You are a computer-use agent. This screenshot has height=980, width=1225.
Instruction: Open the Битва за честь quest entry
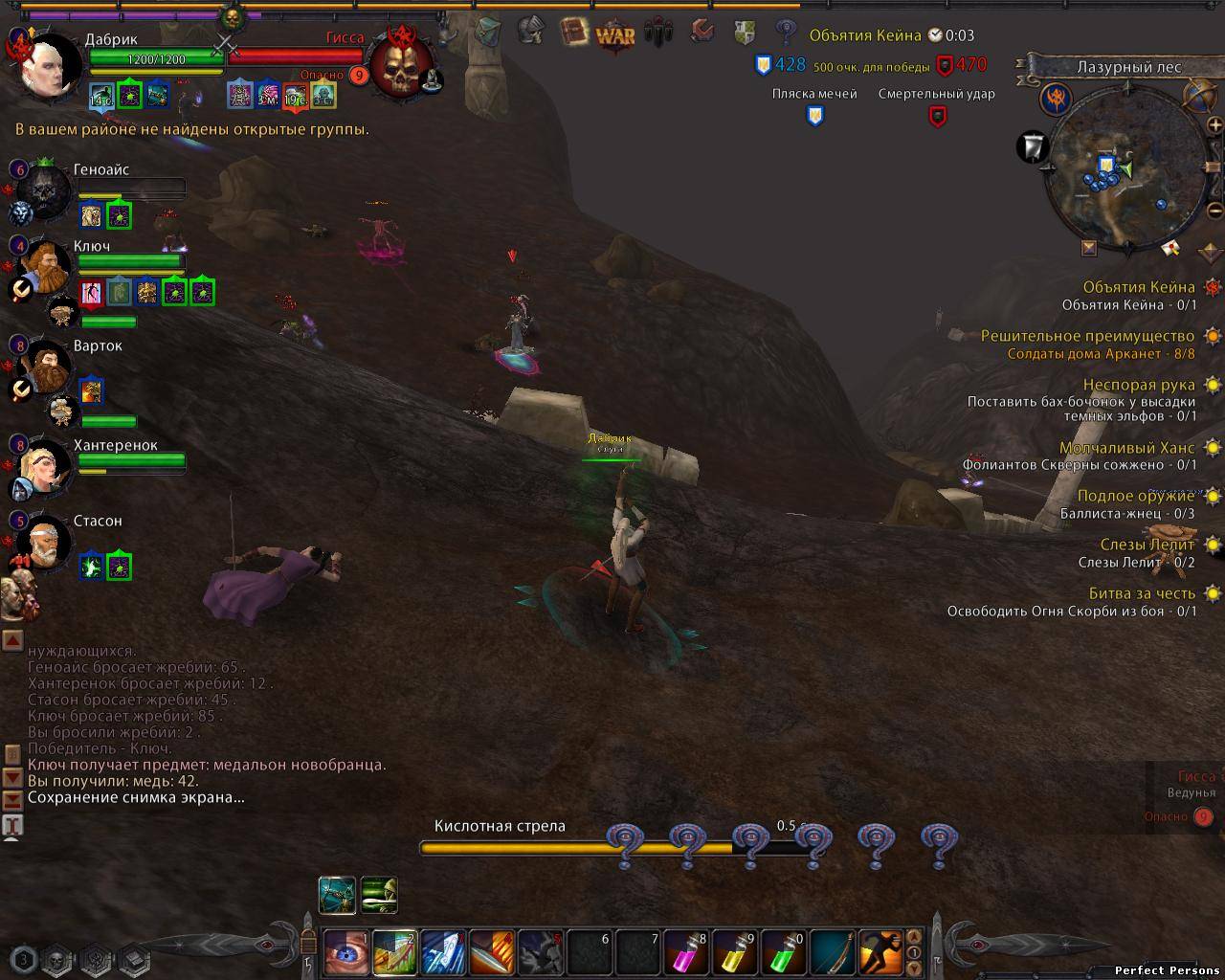pyautogui.click(x=1142, y=593)
